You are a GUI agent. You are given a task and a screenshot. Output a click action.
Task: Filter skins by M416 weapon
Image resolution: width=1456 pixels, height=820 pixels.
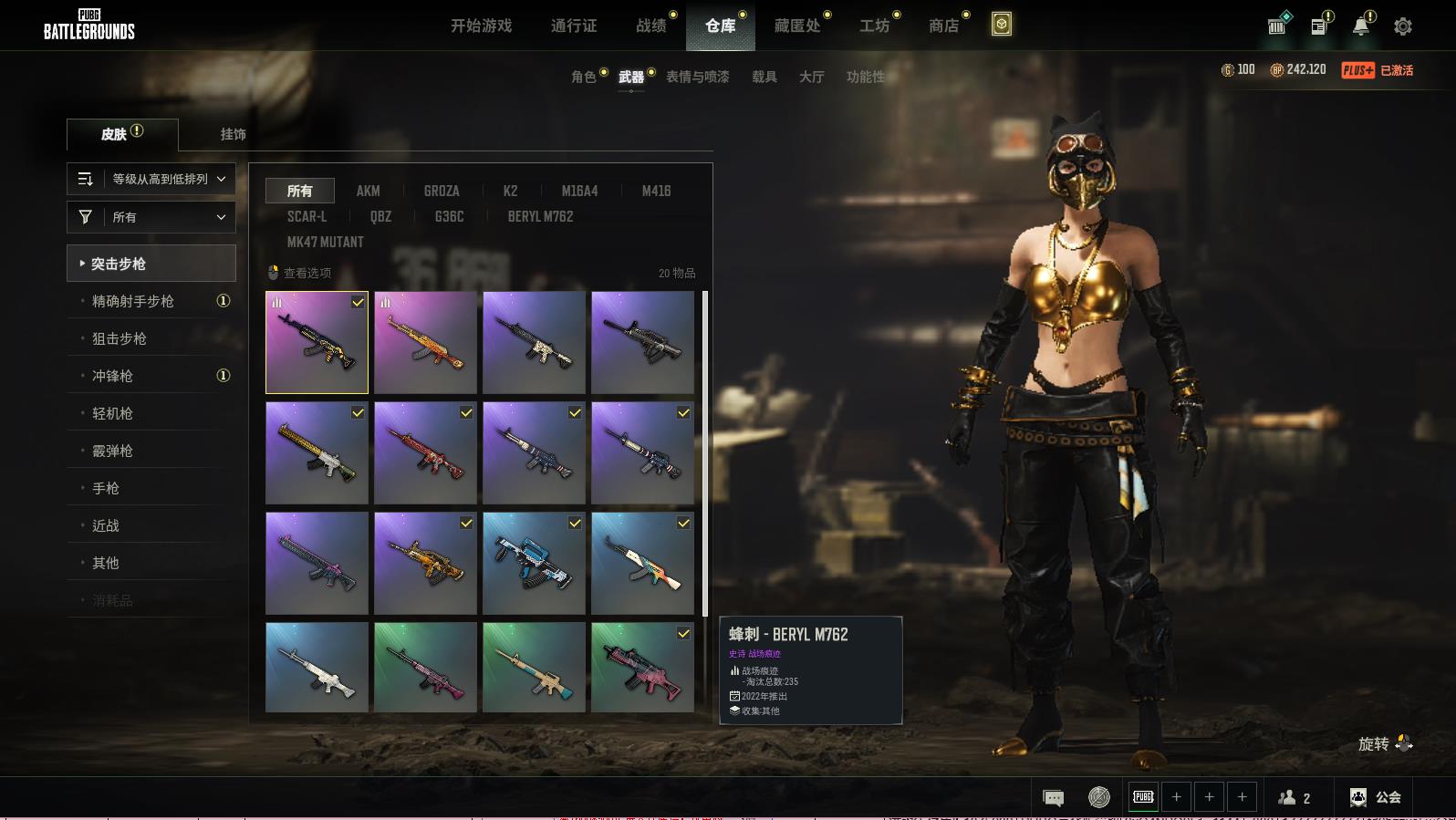click(x=656, y=191)
